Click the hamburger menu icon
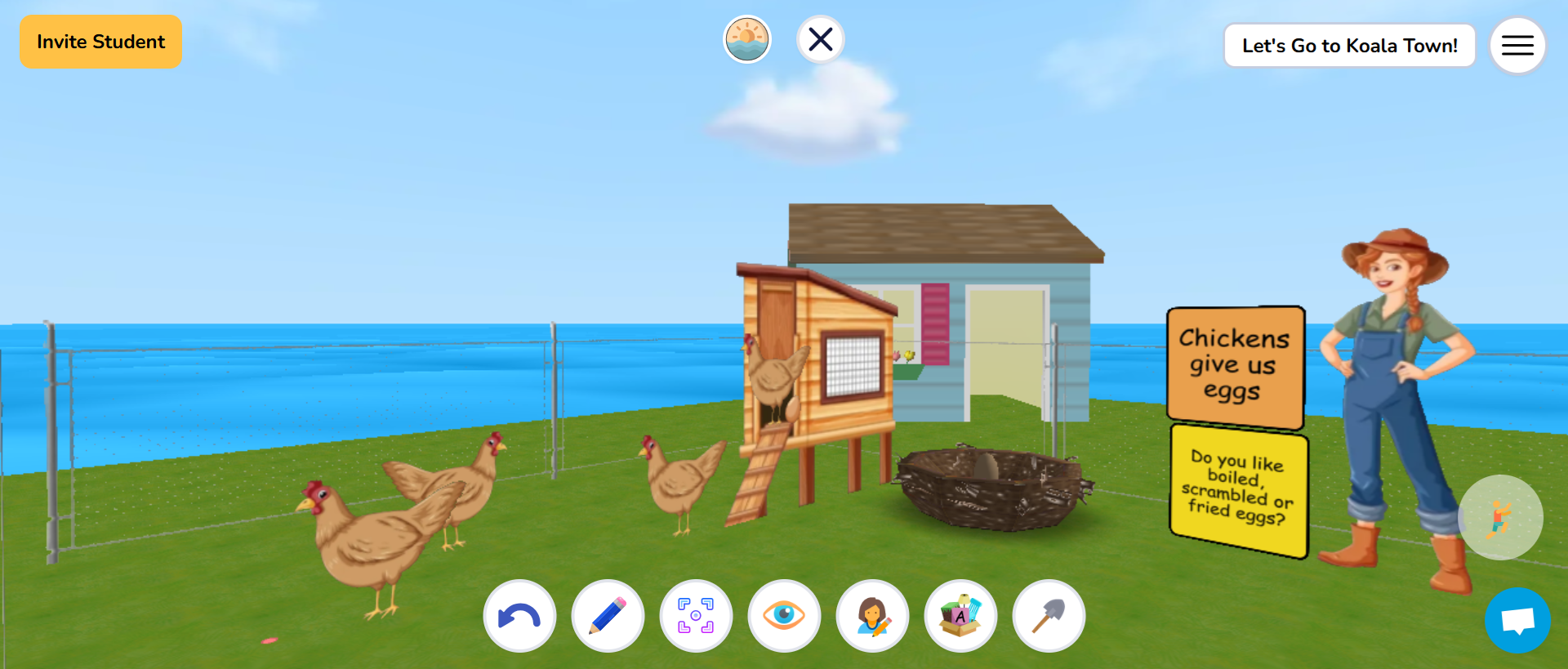 pyautogui.click(x=1517, y=45)
